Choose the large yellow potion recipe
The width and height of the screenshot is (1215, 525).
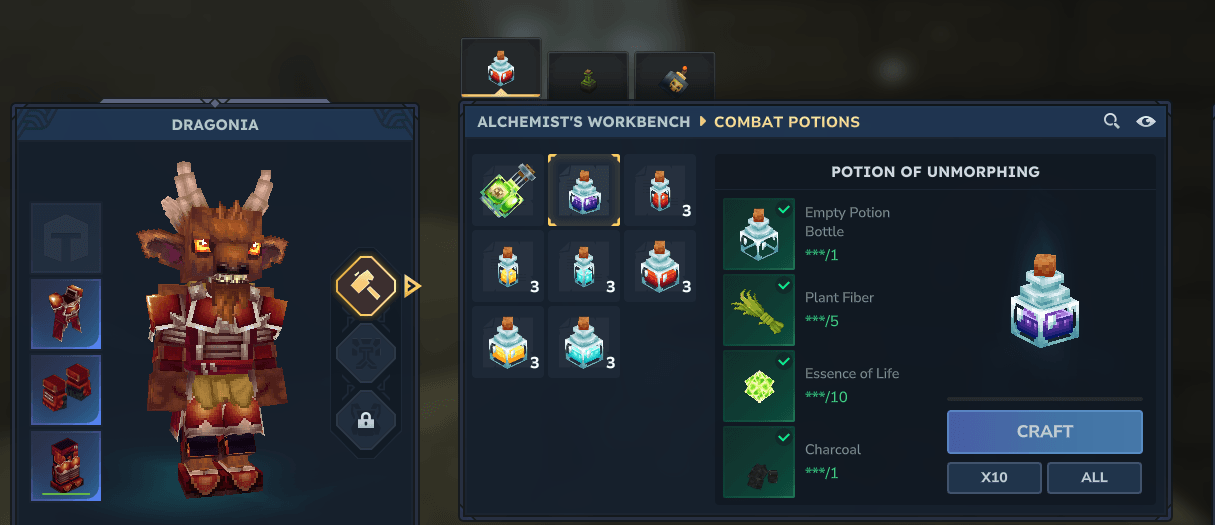[508, 342]
